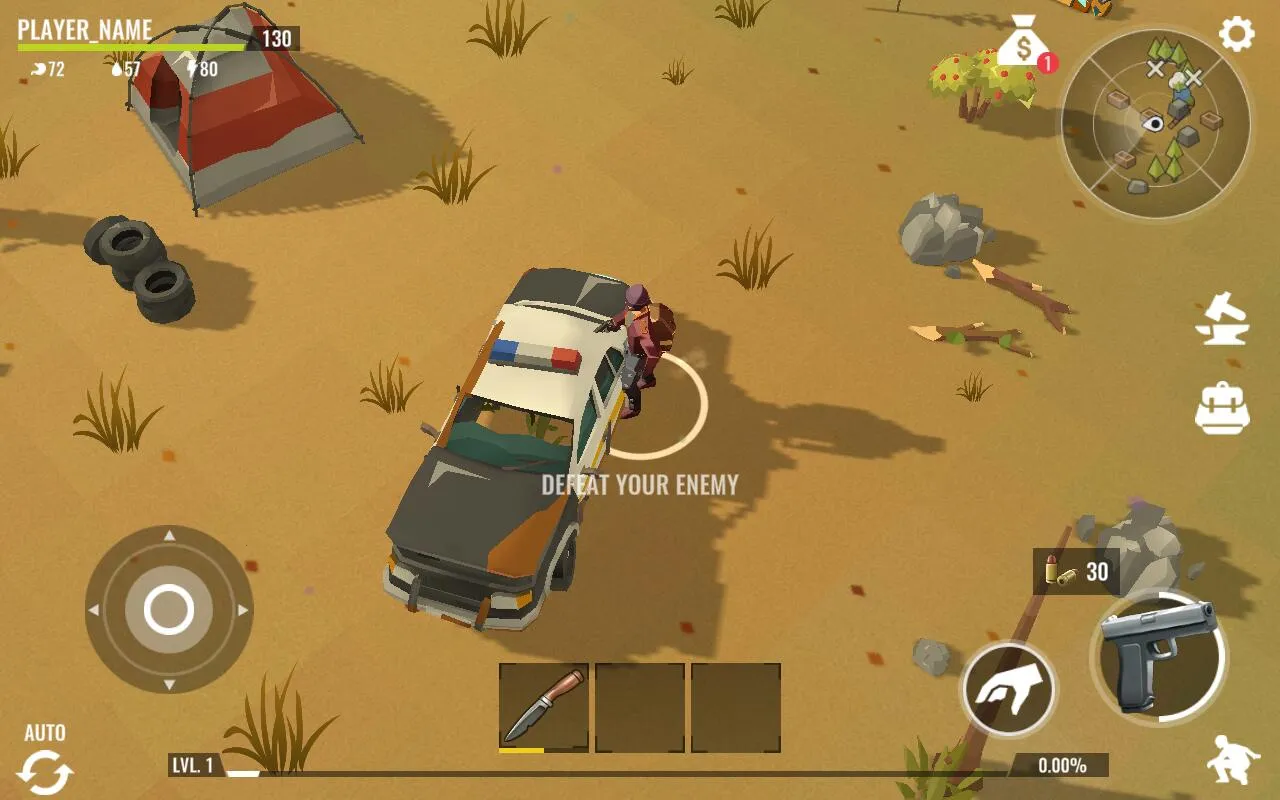Image resolution: width=1280 pixels, height=800 pixels.
Task: Open the backpack inventory
Action: [1223, 408]
